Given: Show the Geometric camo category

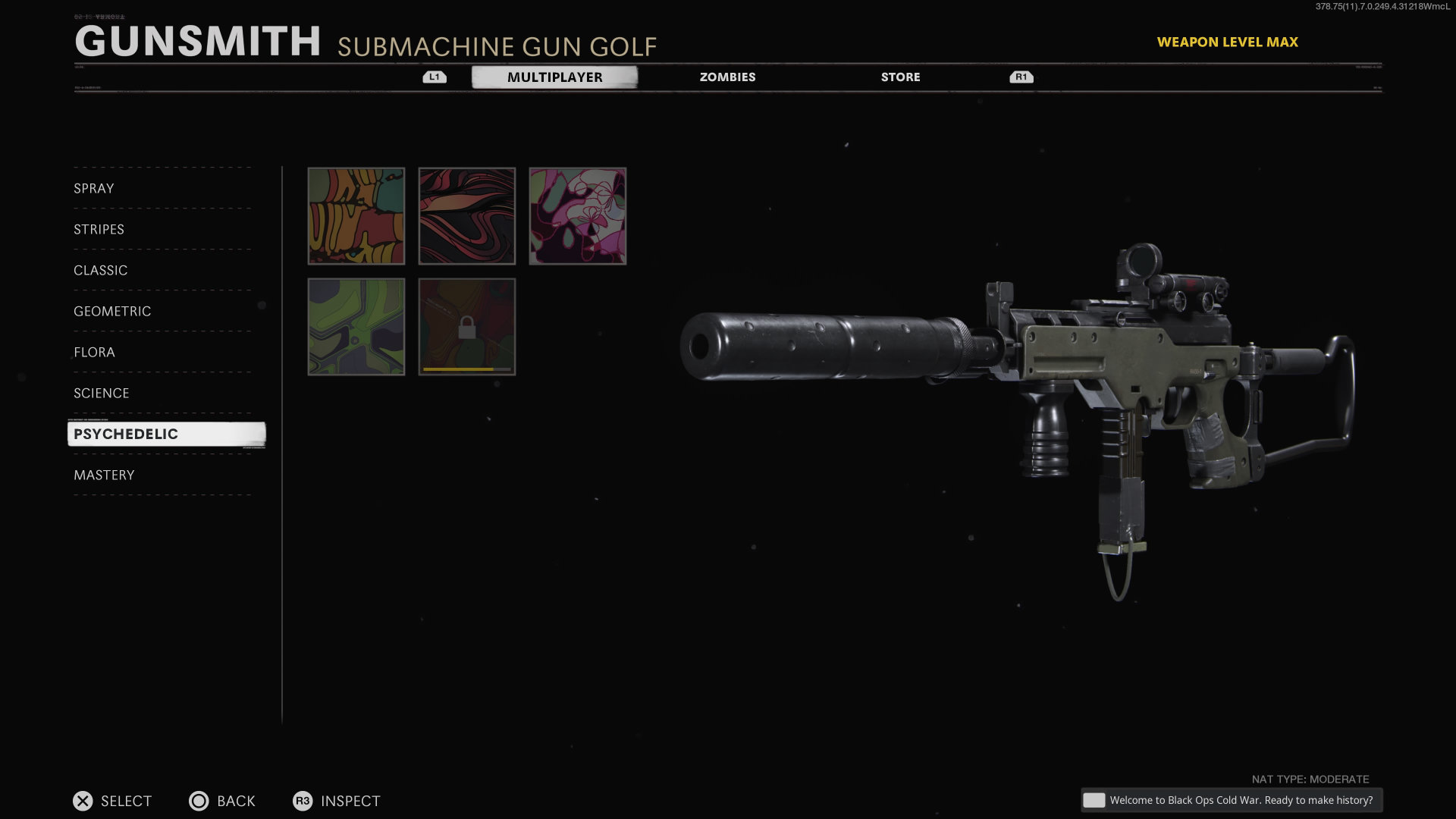Looking at the screenshot, I should tap(112, 312).
